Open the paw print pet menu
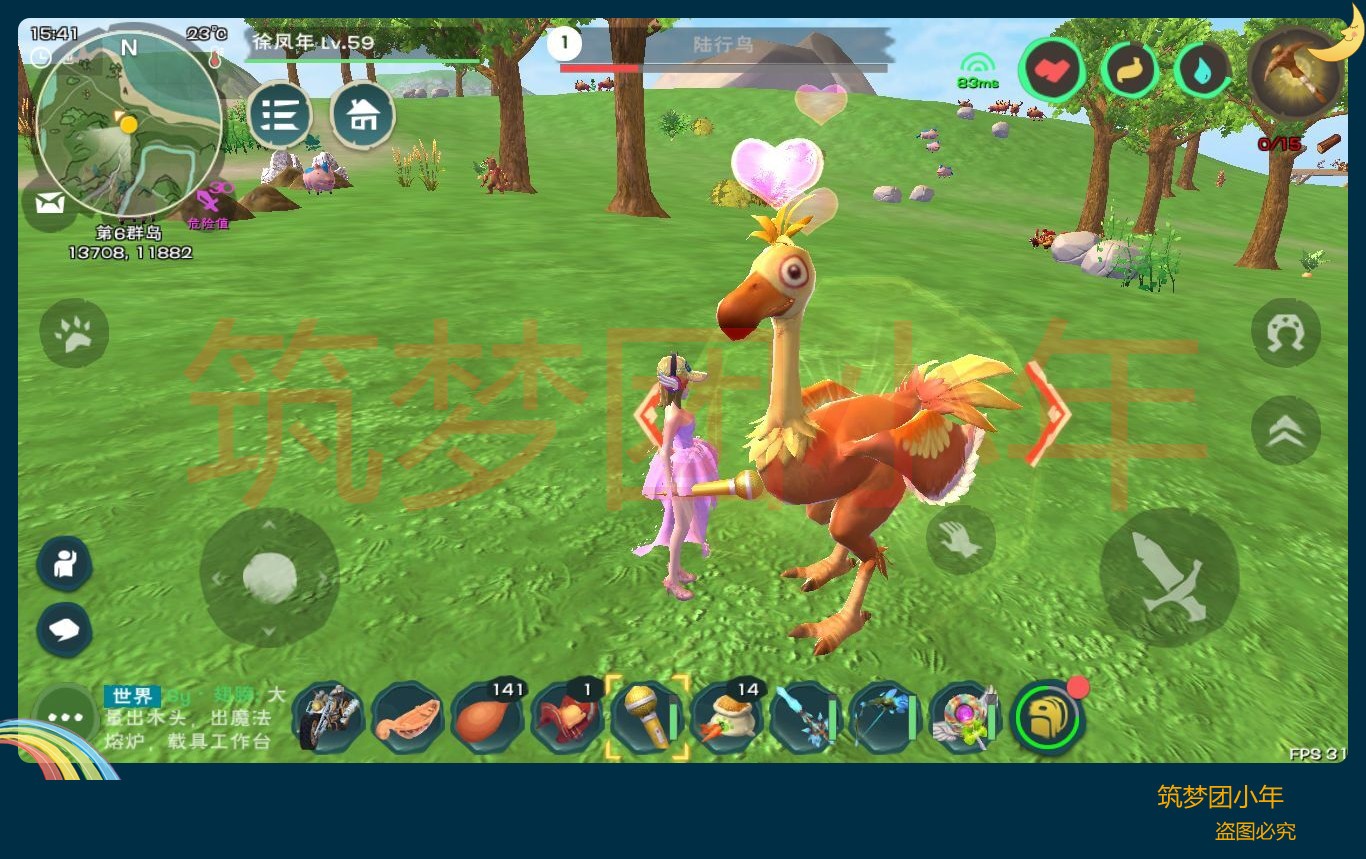 click(75, 334)
